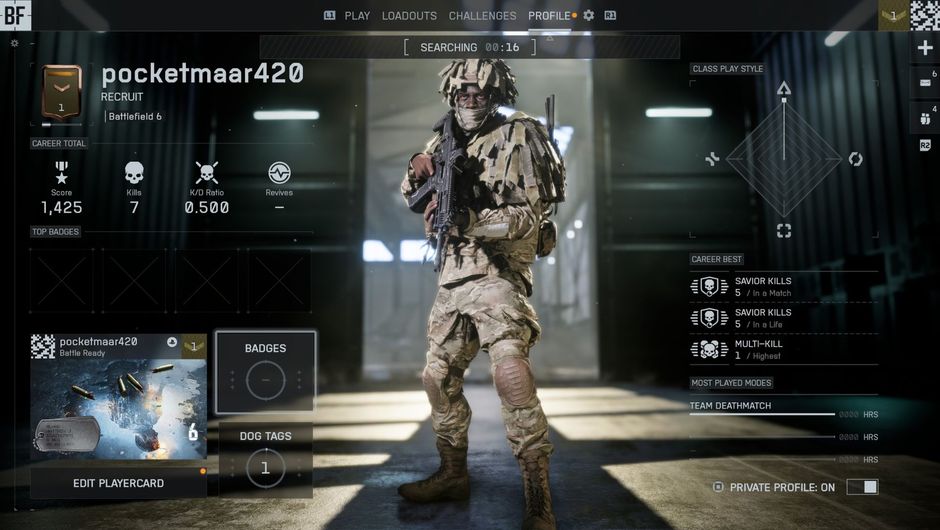The height and width of the screenshot is (530, 940).
Task: Open the message card icon showing 6
Action: (925, 83)
